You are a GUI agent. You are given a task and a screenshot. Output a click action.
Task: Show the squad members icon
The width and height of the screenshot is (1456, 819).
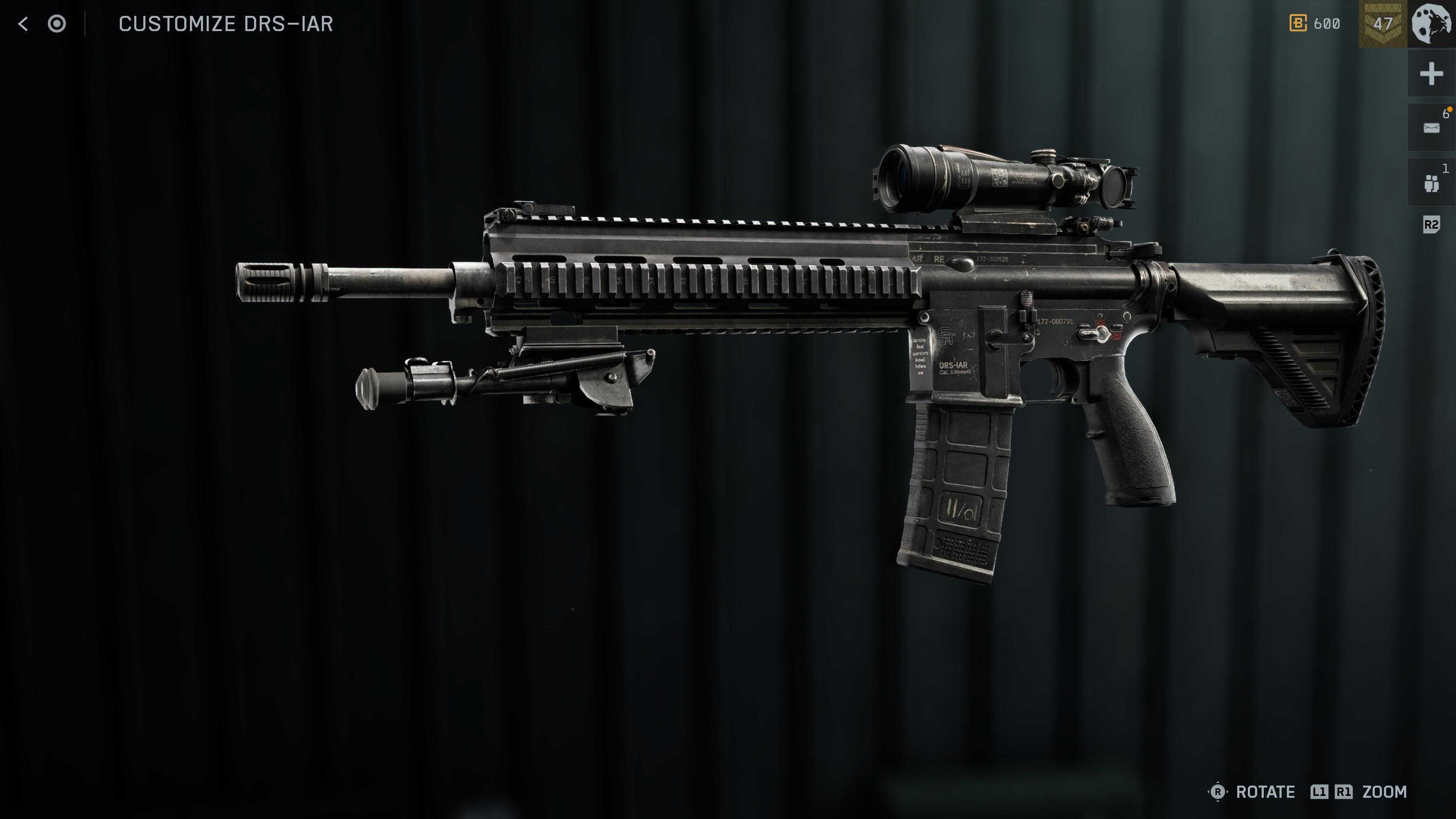pyautogui.click(x=1431, y=183)
